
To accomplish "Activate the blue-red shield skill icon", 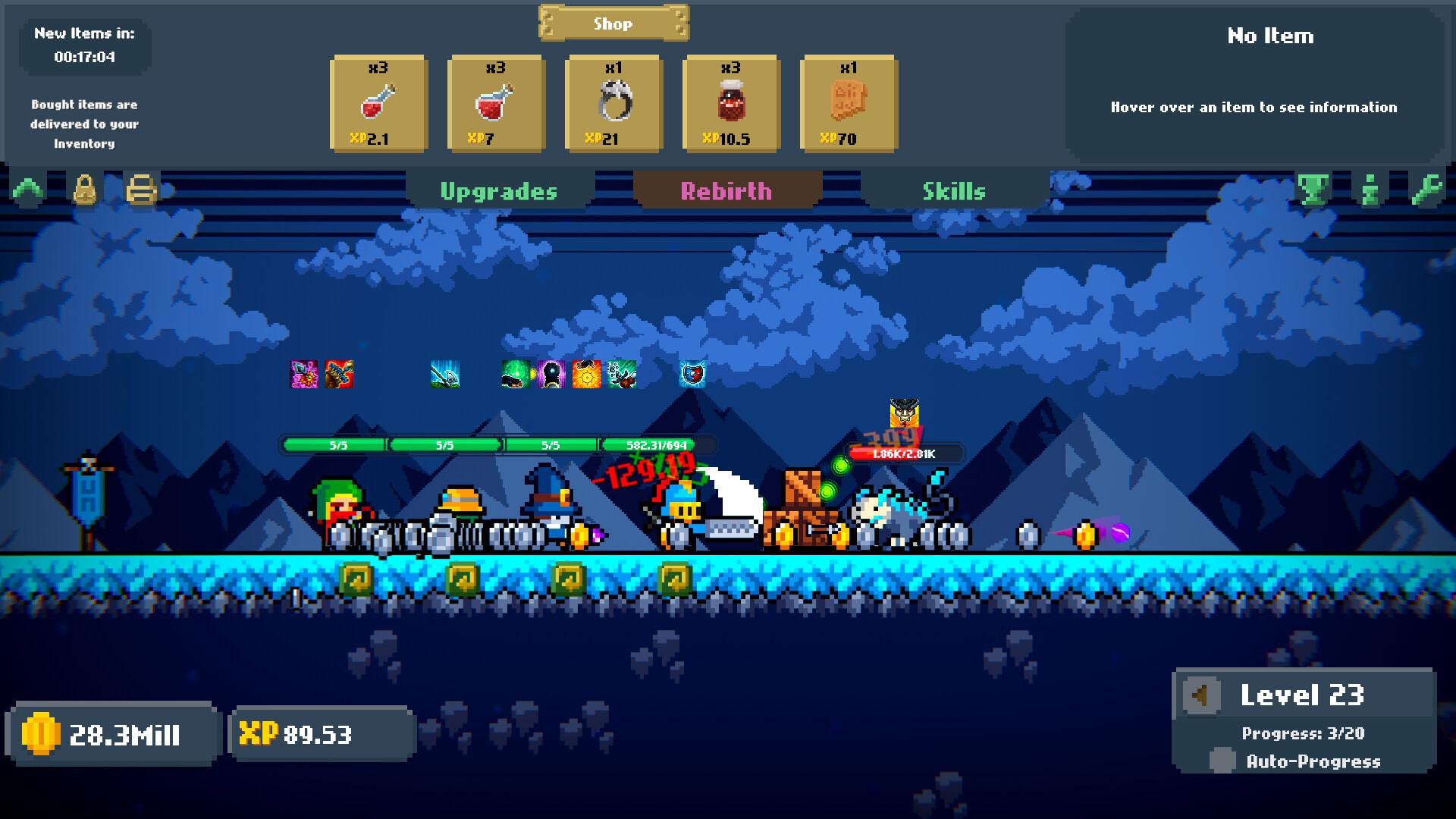I will 692,374.
